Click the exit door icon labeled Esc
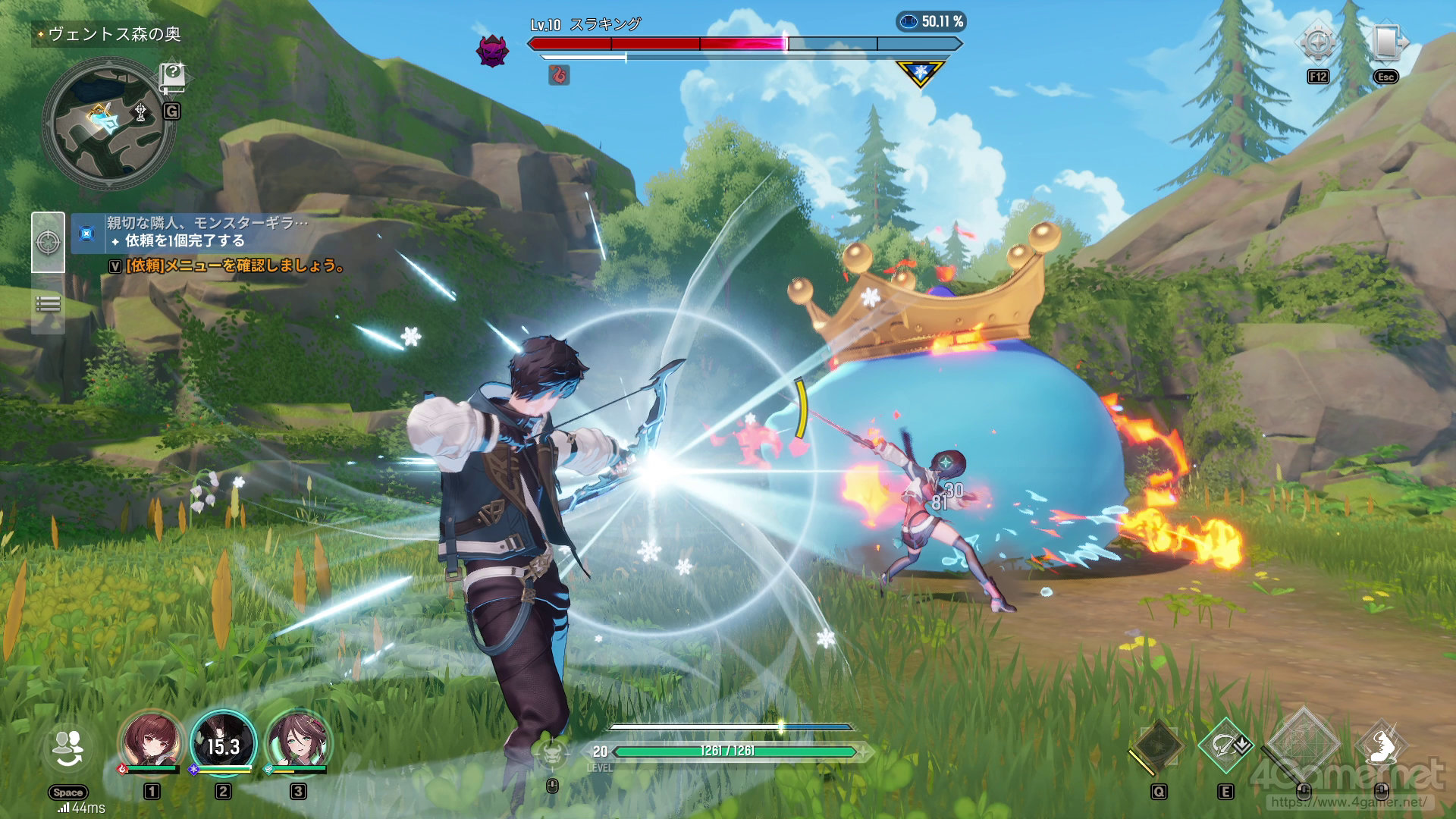This screenshot has width=1456, height=819. 1386,42
